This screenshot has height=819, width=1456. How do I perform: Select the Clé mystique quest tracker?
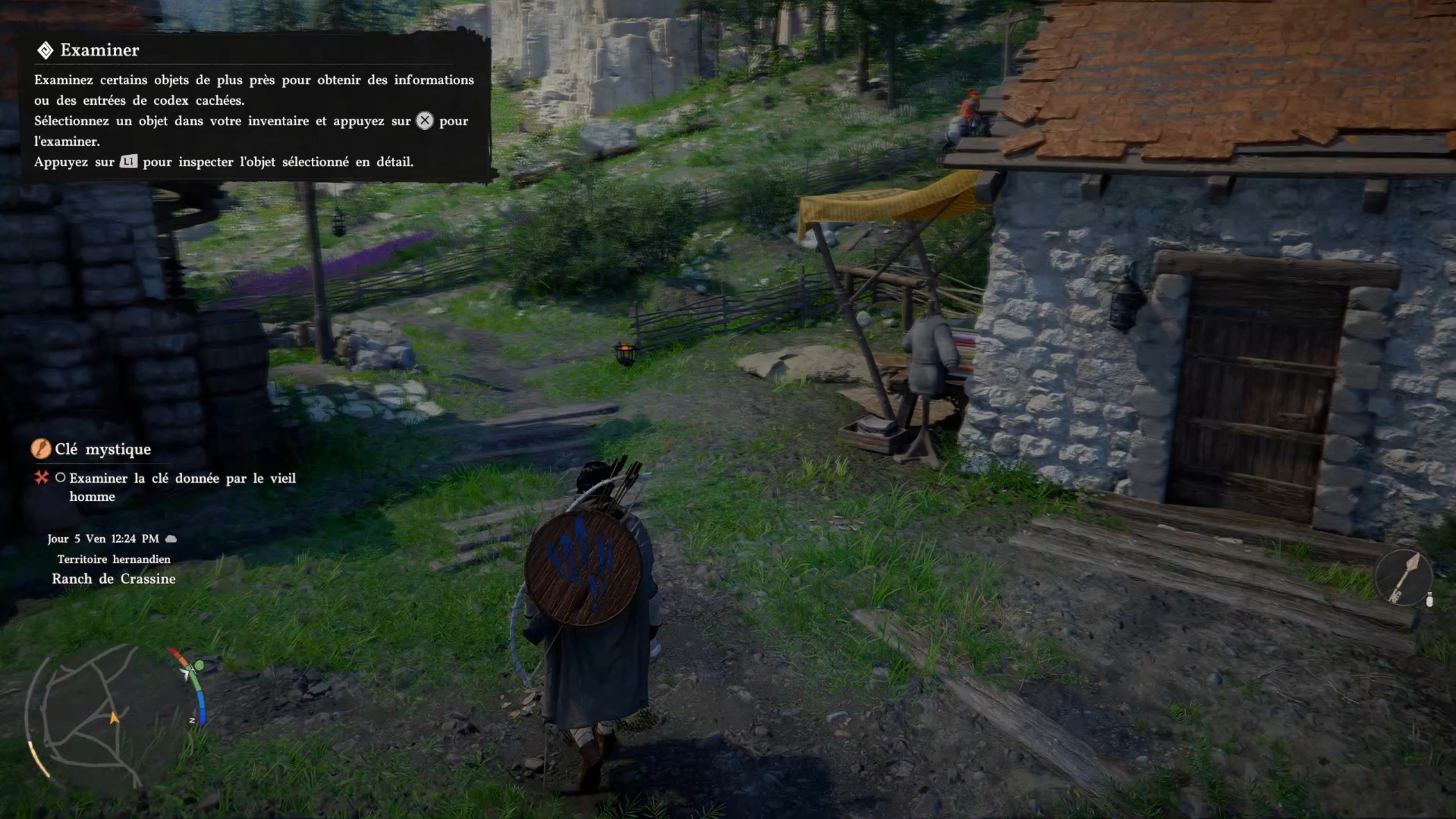pos(102,449)
